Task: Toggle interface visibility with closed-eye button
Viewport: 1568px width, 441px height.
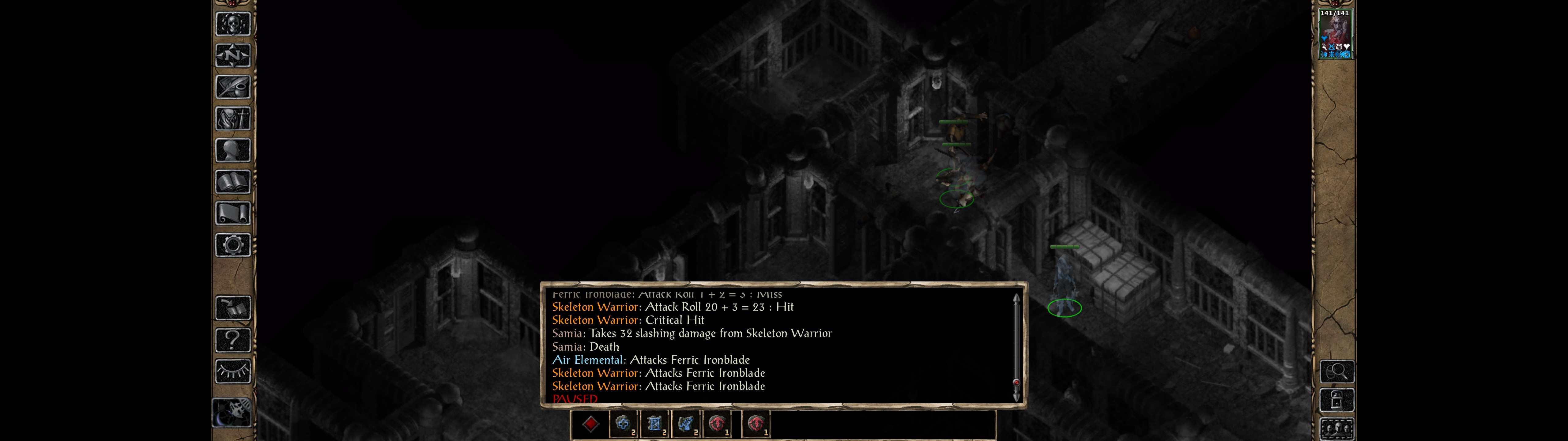Action: pos(232,371)
